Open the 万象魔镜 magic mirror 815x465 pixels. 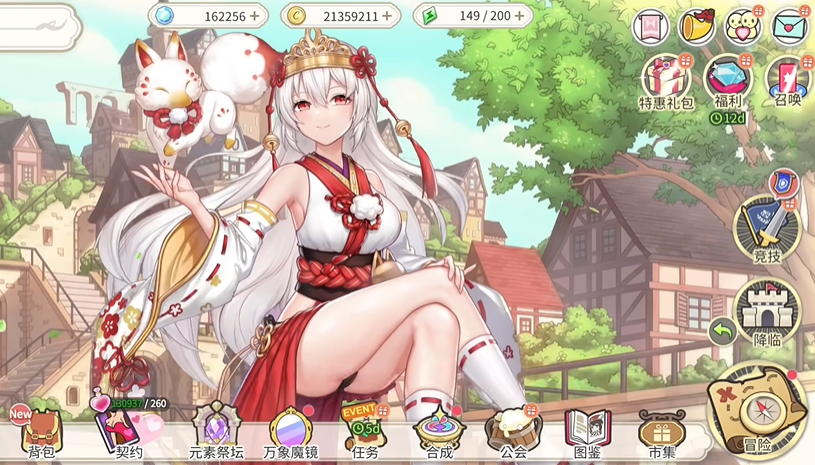click(291, 432)
